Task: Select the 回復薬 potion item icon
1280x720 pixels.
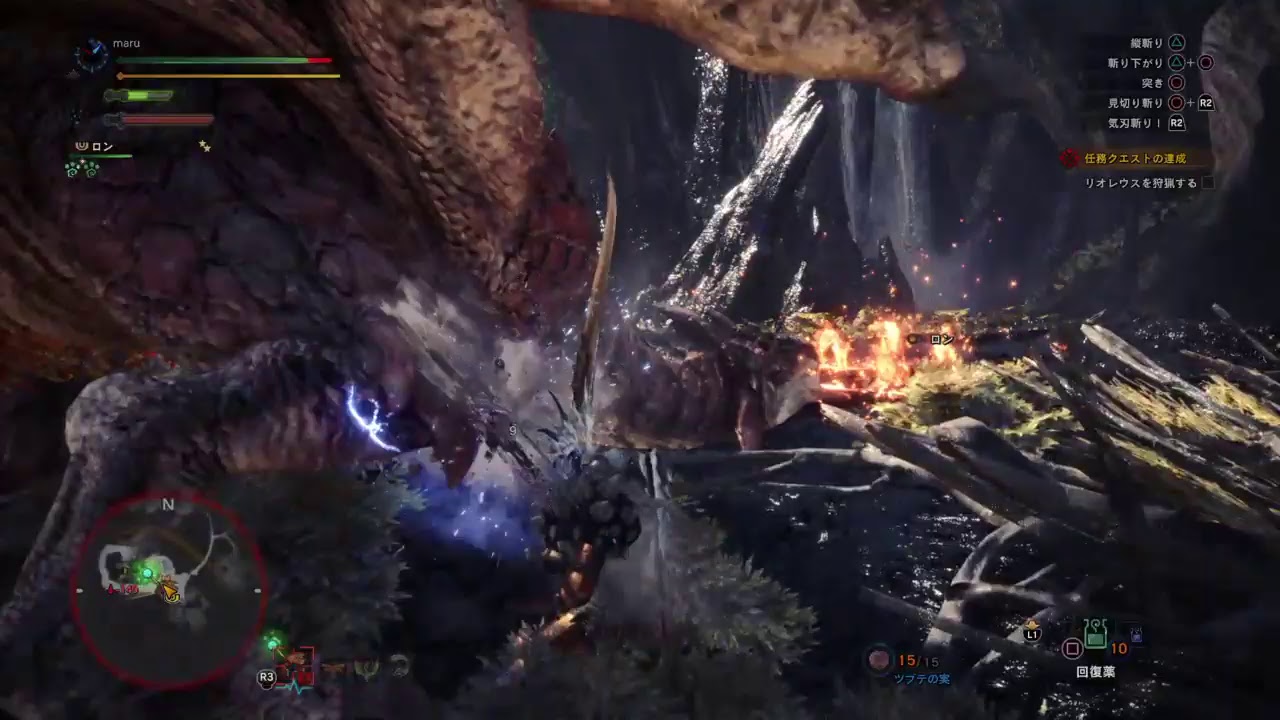Action: (1095, 634)
